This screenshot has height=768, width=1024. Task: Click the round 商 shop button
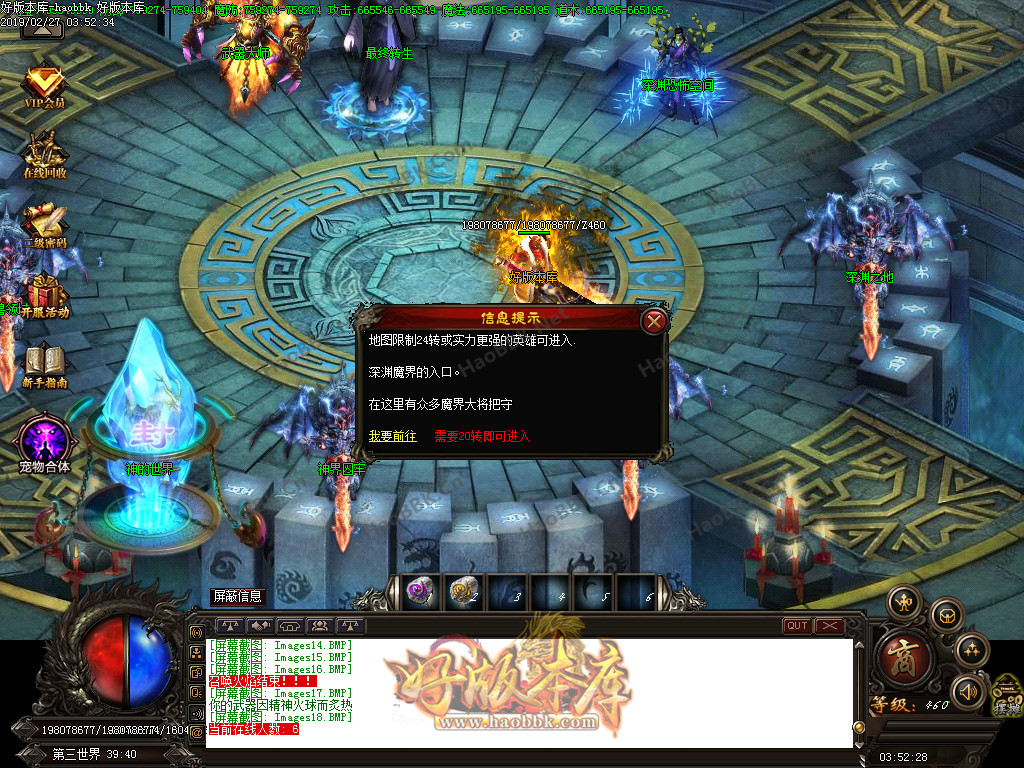(905, 659)
